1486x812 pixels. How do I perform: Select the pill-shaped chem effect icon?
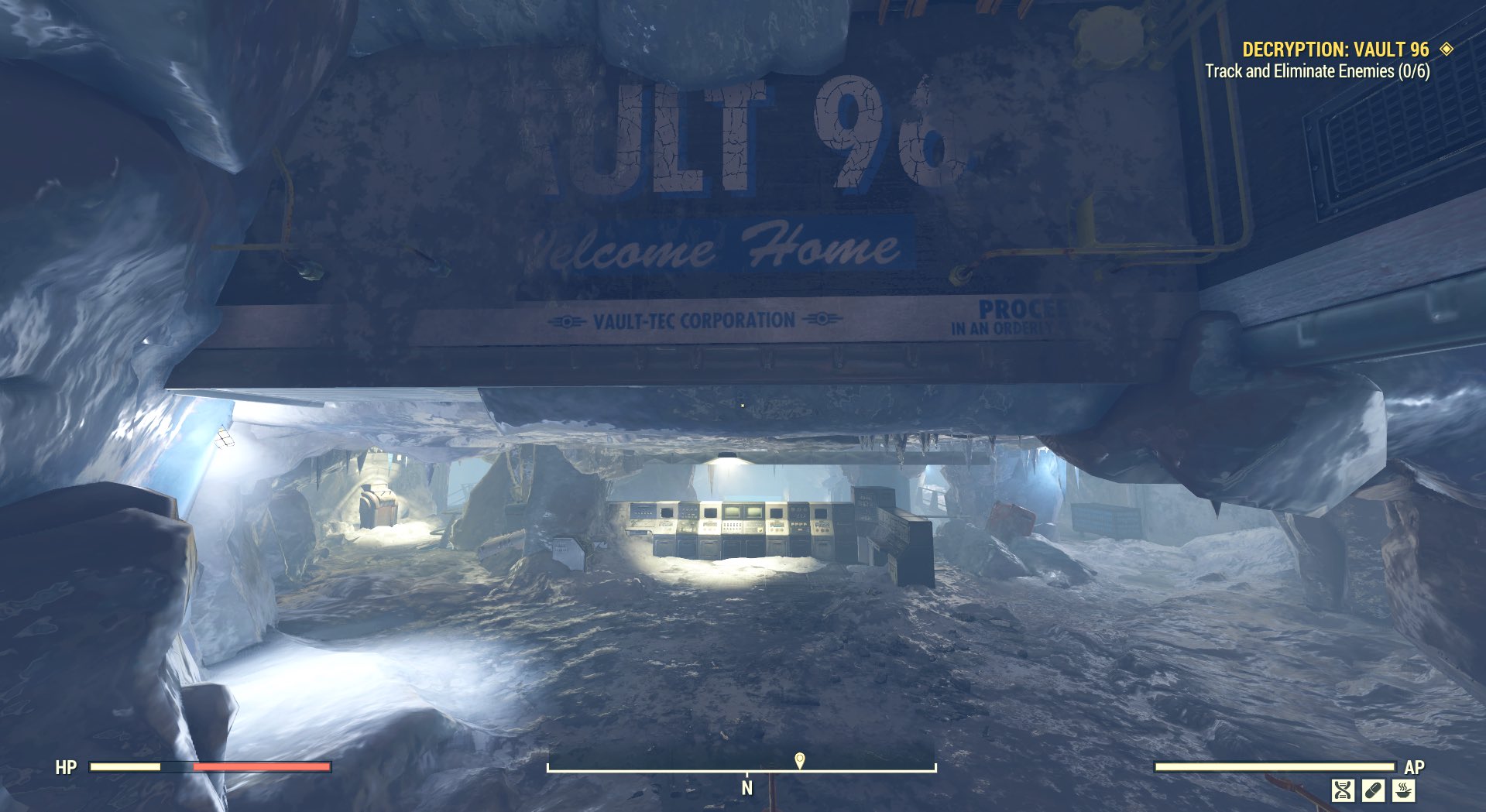coord(1374,790)
